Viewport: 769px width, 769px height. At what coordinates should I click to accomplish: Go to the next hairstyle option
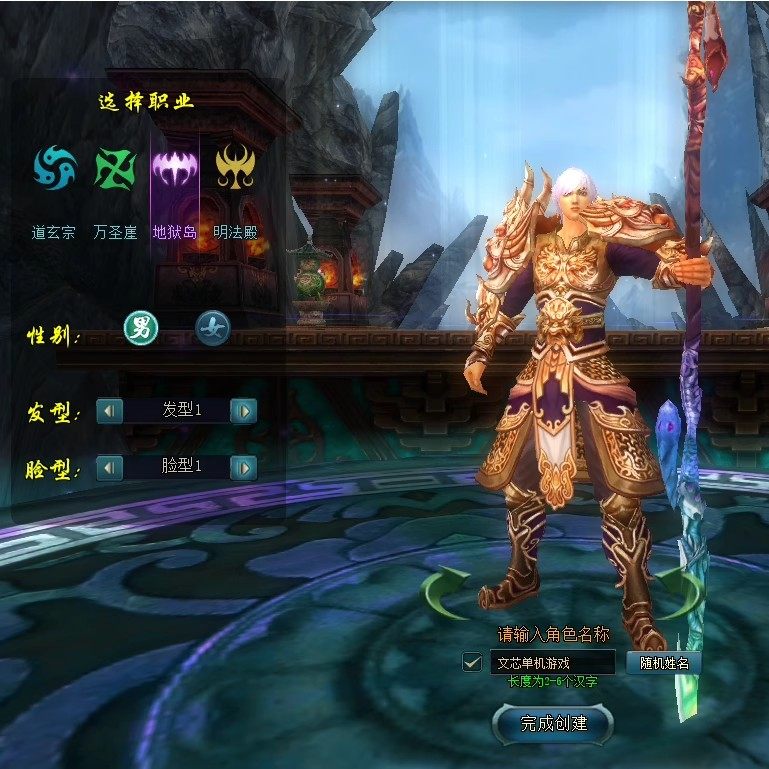point(243,410)
